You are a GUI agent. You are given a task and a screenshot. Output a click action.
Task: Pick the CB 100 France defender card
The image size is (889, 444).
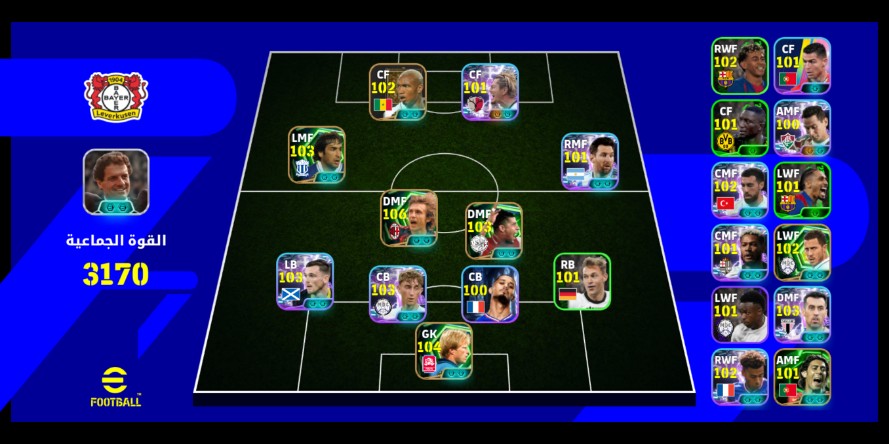tap(489, 294)
